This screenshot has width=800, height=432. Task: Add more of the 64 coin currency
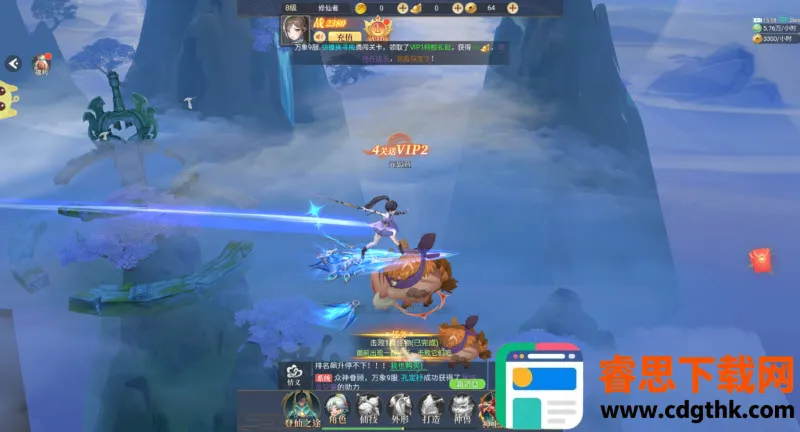pos(512,8)
